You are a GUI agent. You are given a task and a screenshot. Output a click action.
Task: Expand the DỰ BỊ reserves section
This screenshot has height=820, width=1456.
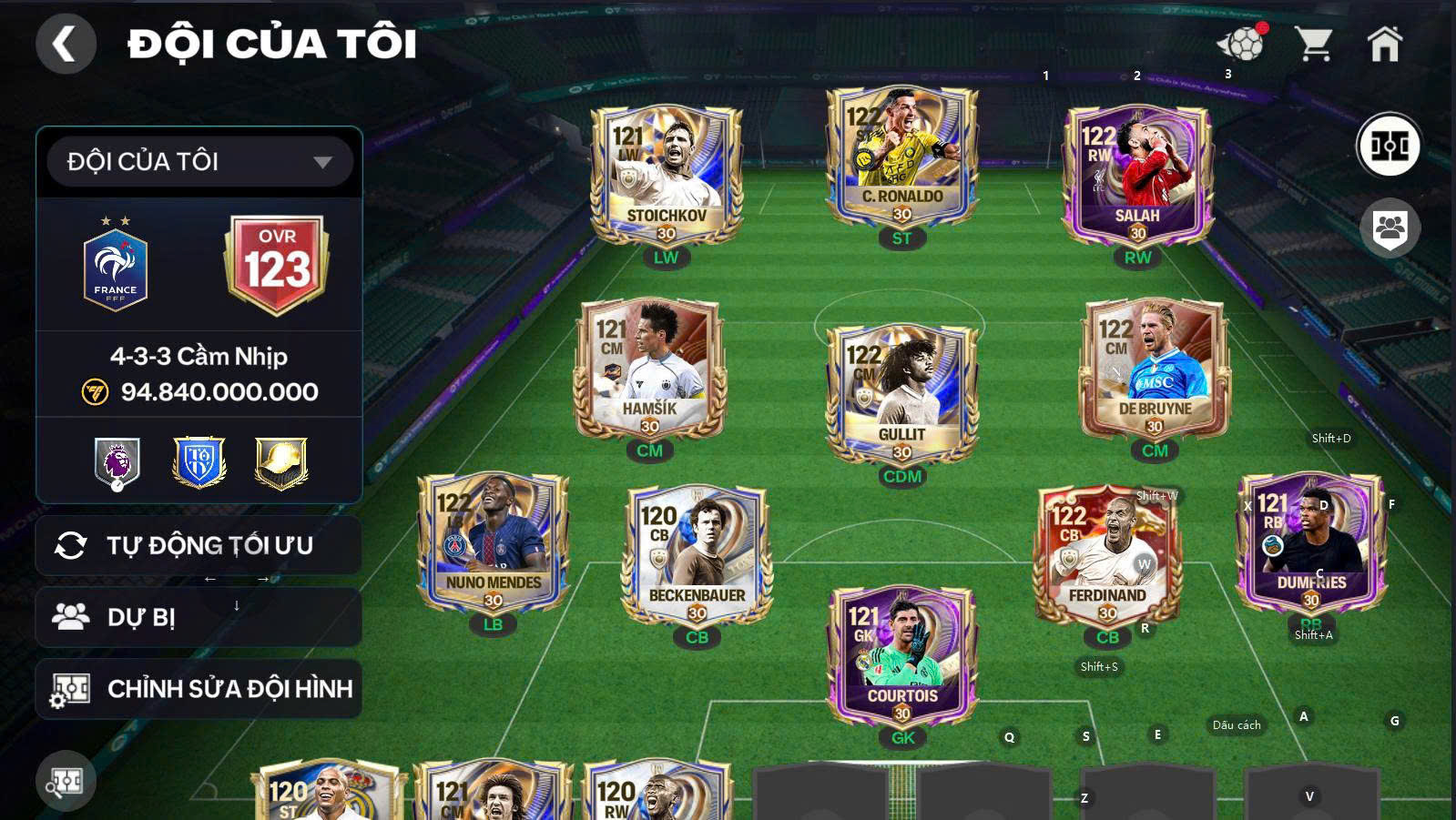[199, 616]
